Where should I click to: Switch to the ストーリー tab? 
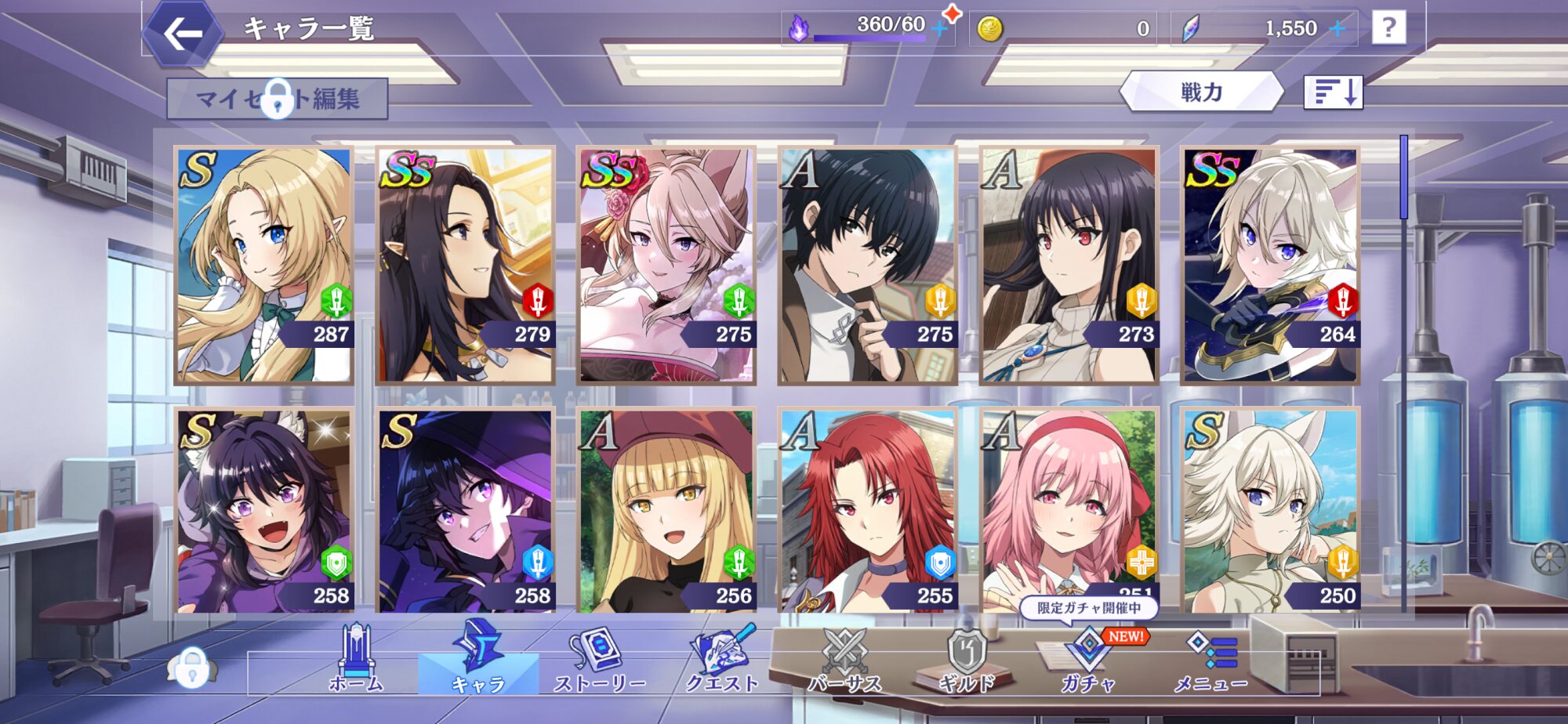point(600,660)
